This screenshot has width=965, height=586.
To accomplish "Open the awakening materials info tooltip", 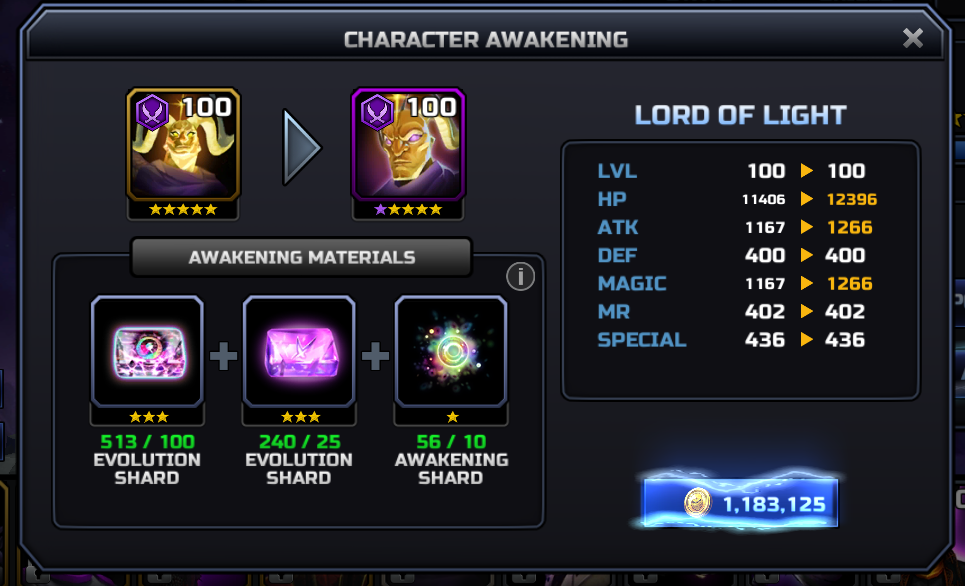I will [x=520, y=277].
